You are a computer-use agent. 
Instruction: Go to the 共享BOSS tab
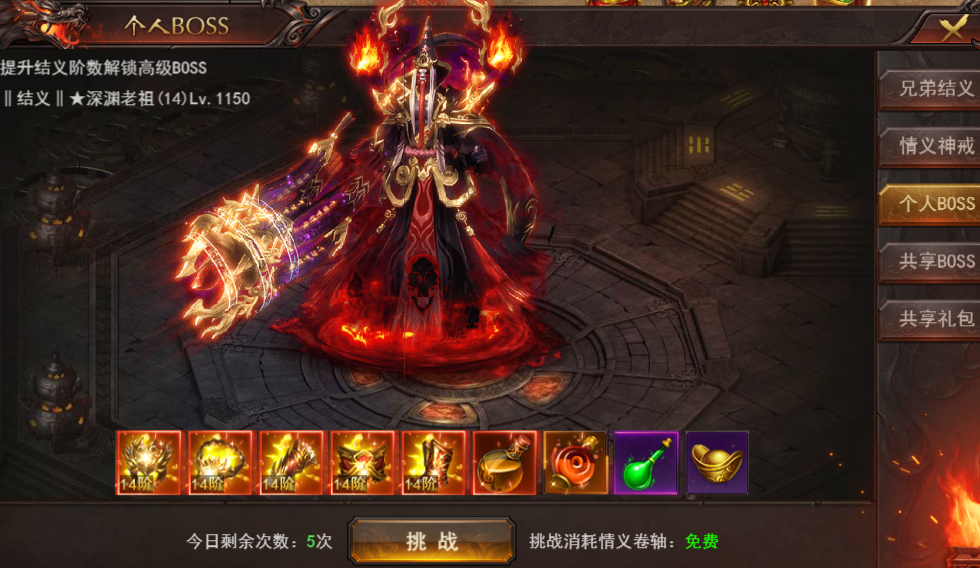point(931,261)
